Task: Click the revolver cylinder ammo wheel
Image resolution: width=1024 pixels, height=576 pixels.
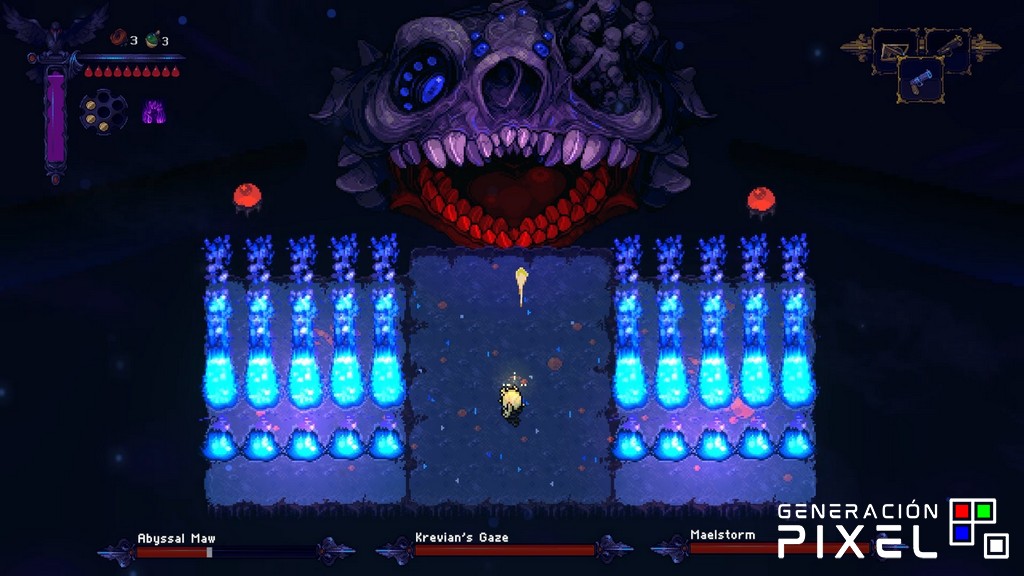Action: [103, 110]
